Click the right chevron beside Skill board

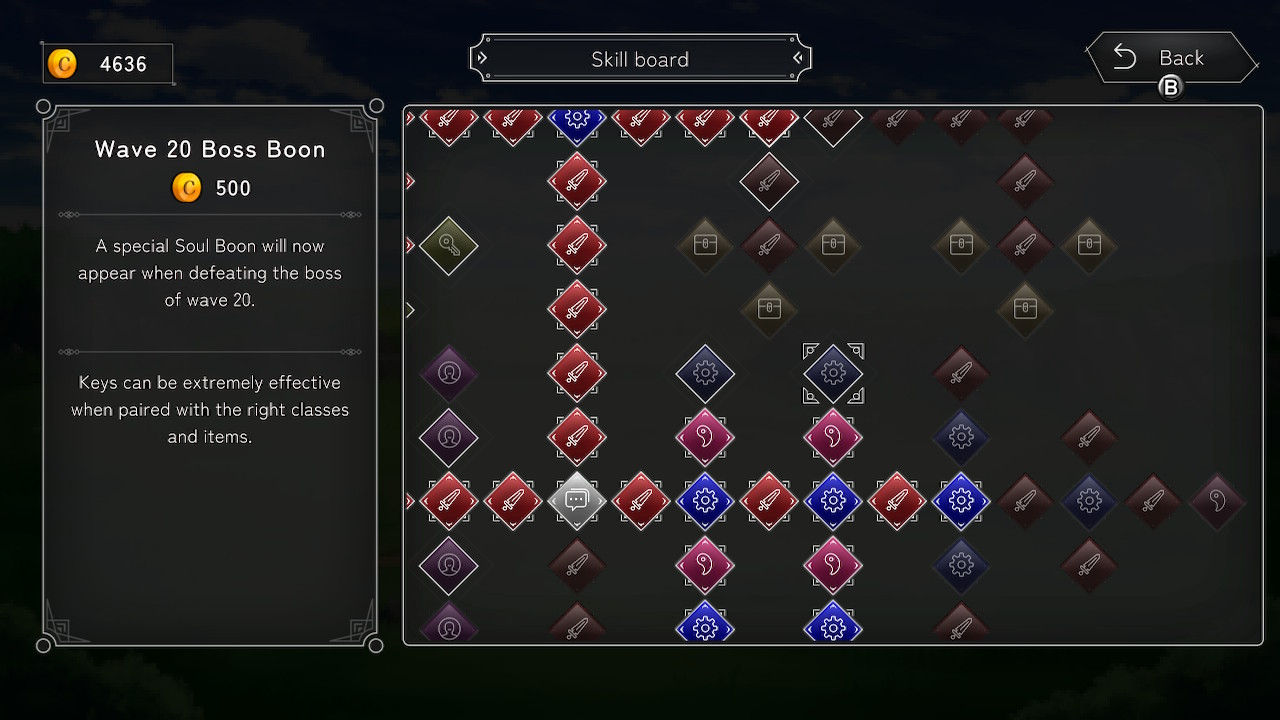click(x=797, y=58)
